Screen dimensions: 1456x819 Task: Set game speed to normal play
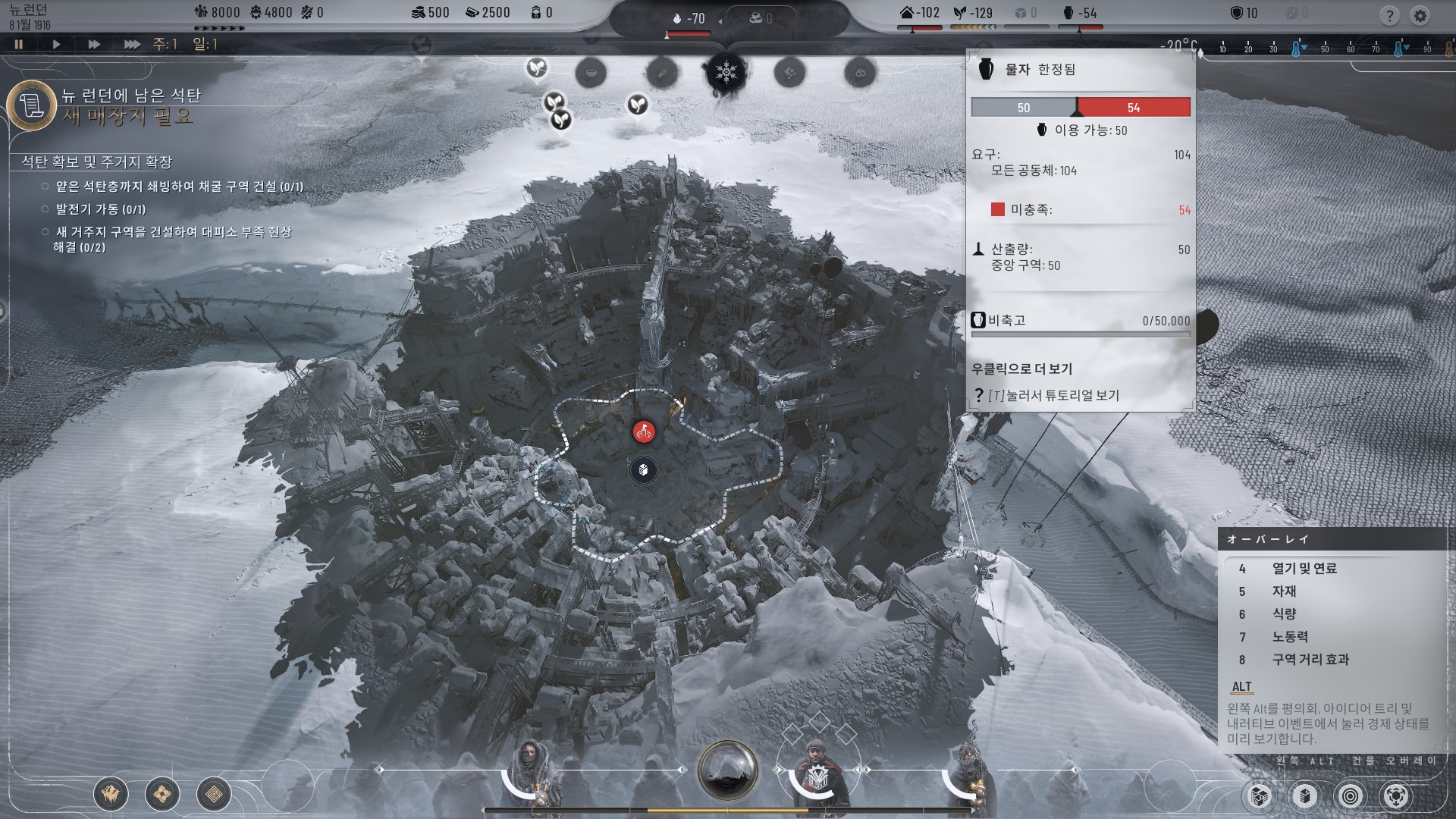click(x=56, y=45)
